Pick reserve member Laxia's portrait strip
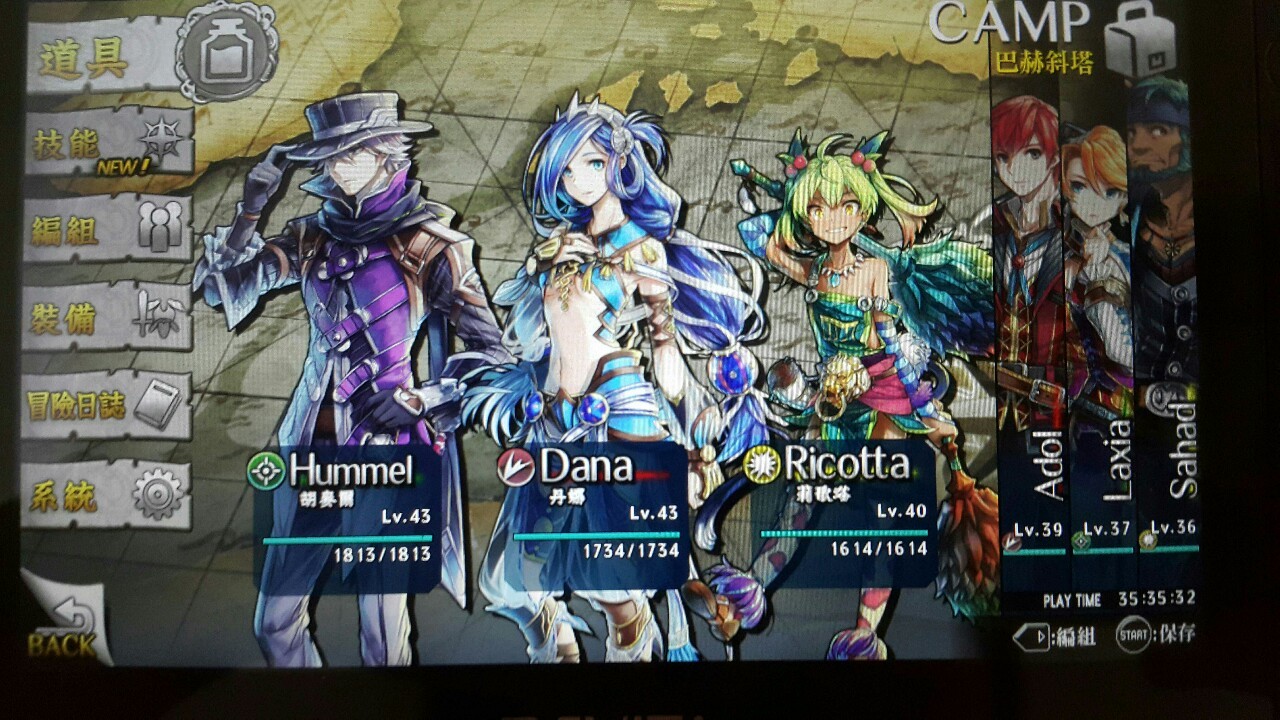Viewport: 1280px width, 720px height. (1098, 330)
